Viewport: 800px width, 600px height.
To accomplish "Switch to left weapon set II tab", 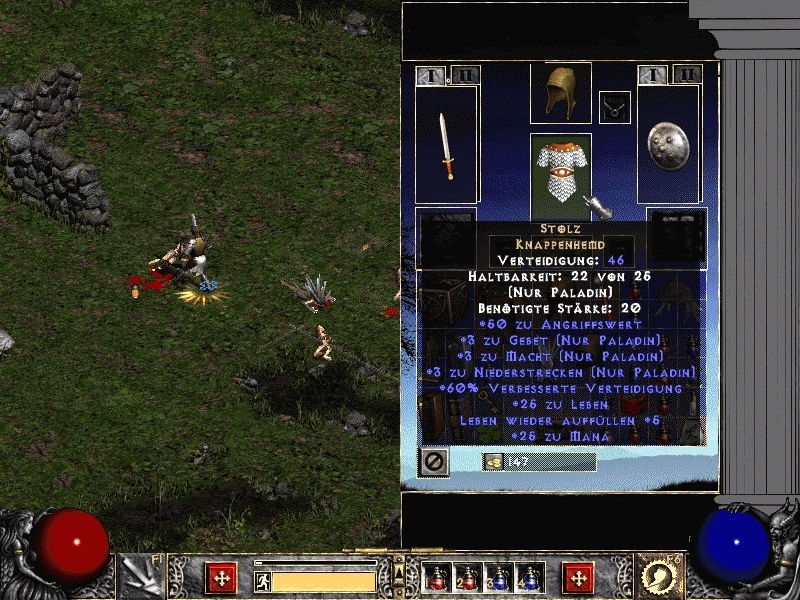I will click(465, 75).
